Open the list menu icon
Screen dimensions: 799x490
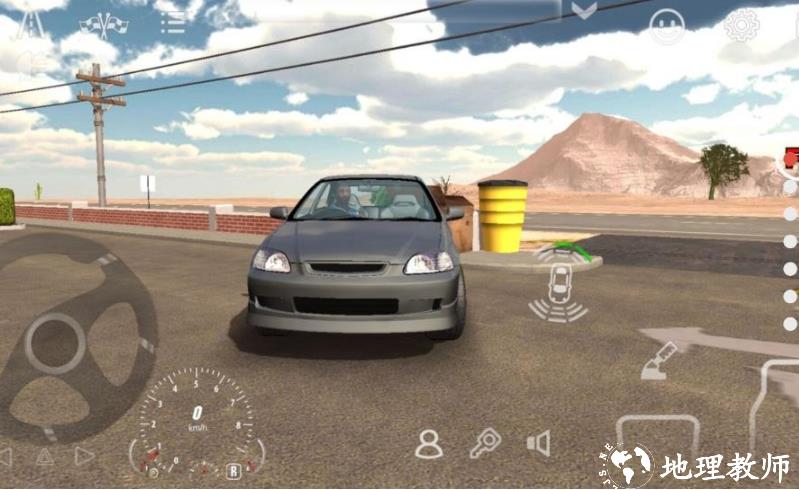173,22
